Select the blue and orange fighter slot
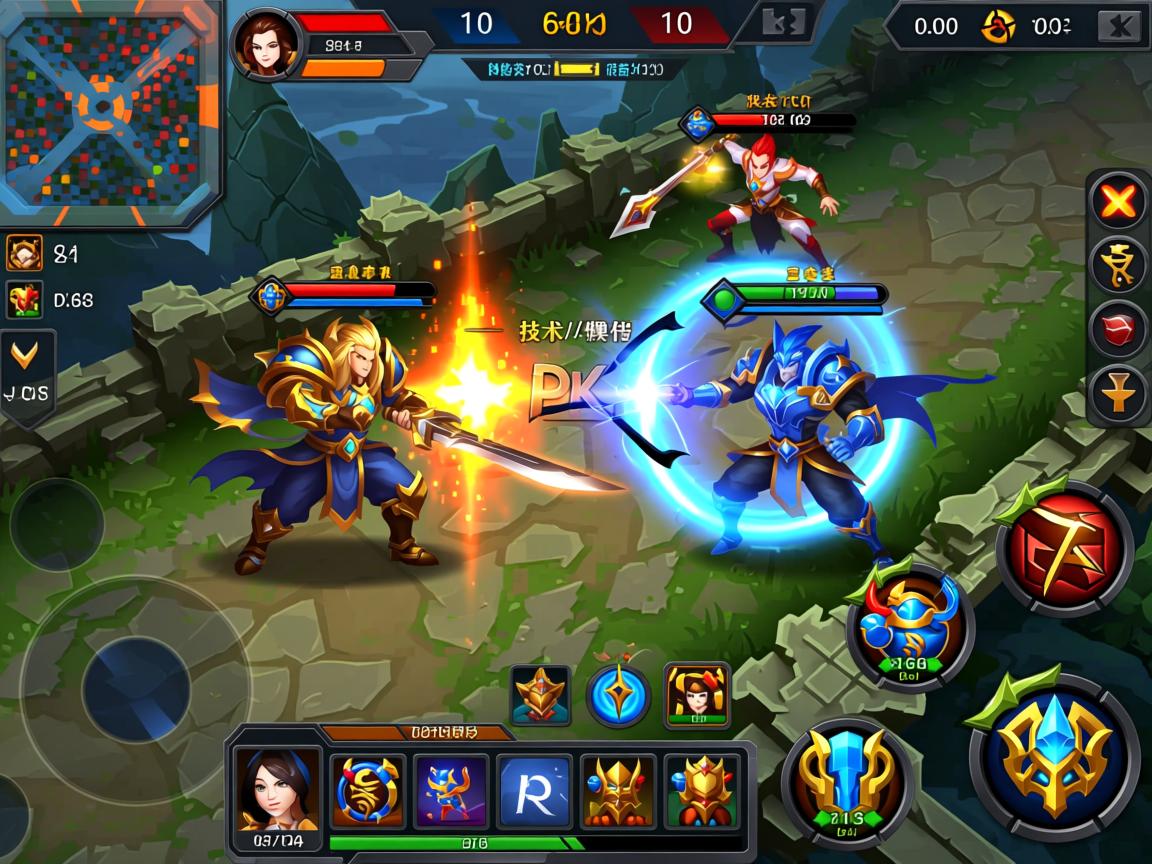1152x864 pixels. point(451,789)
